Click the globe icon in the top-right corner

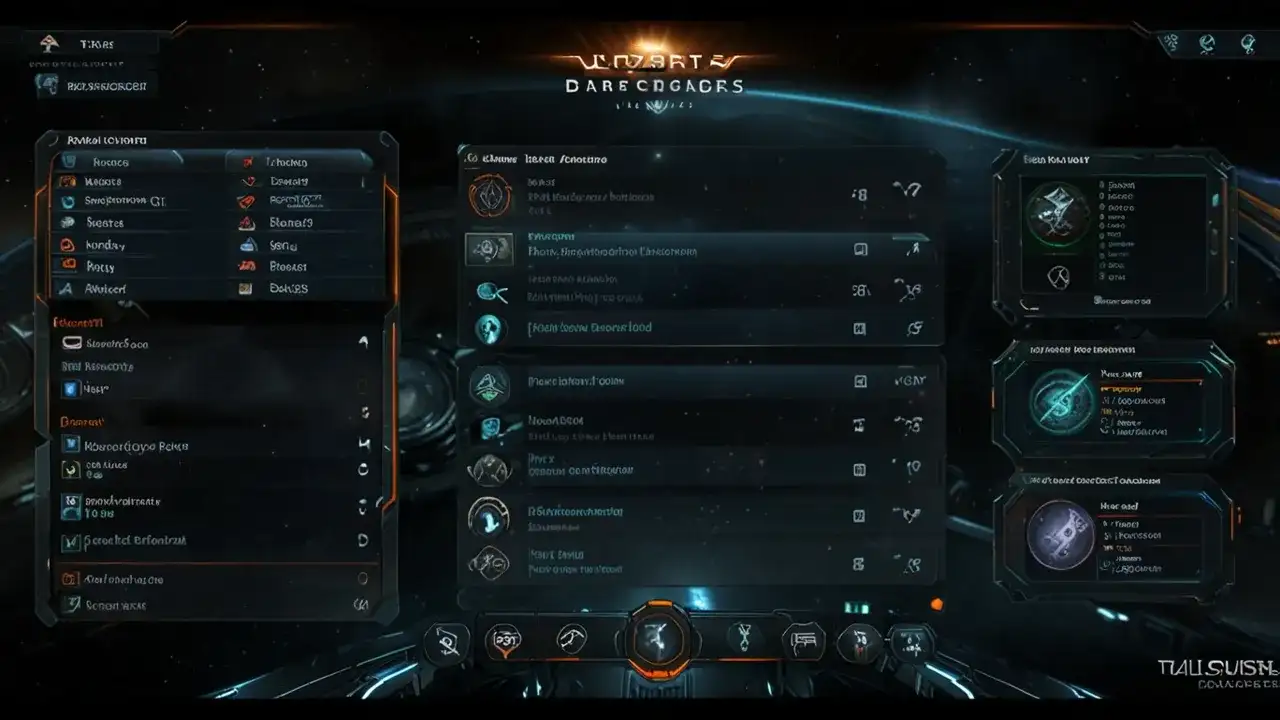1206,42
